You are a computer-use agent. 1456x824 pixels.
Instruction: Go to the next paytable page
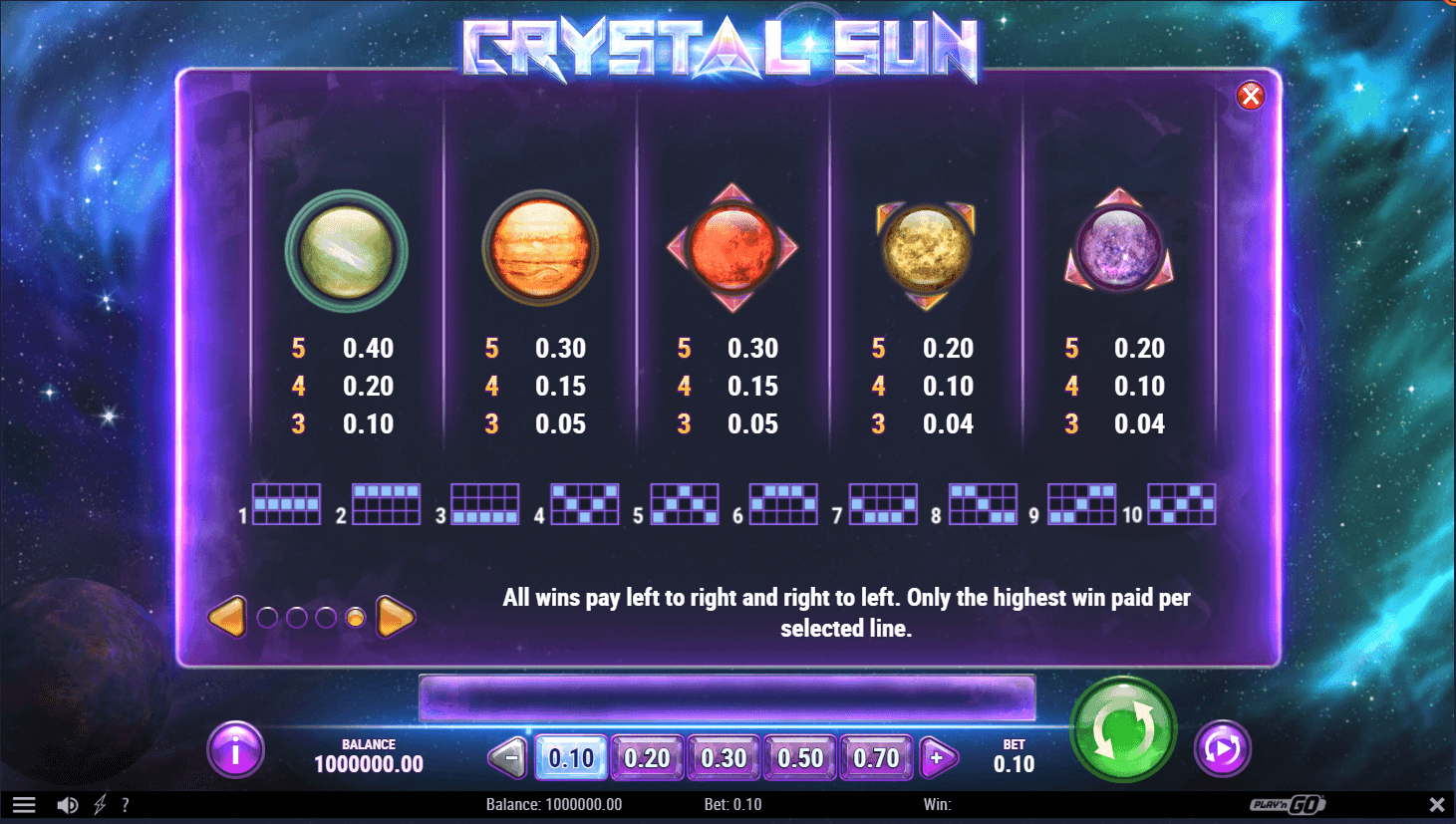pyautogui.click(x=396, y=618)
